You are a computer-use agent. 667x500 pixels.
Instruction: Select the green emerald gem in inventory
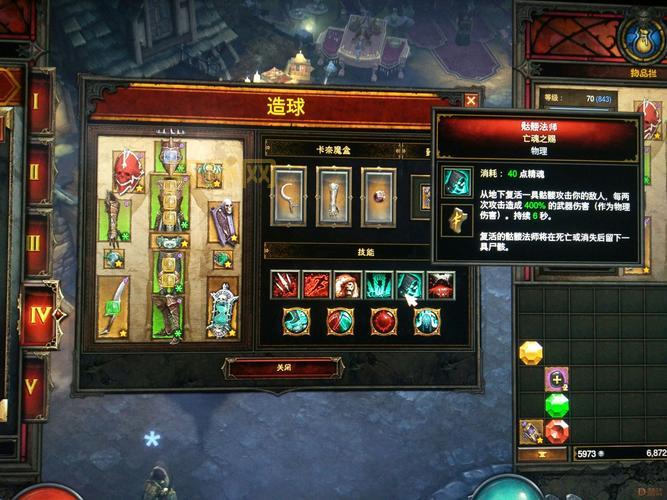pos(557,405)
